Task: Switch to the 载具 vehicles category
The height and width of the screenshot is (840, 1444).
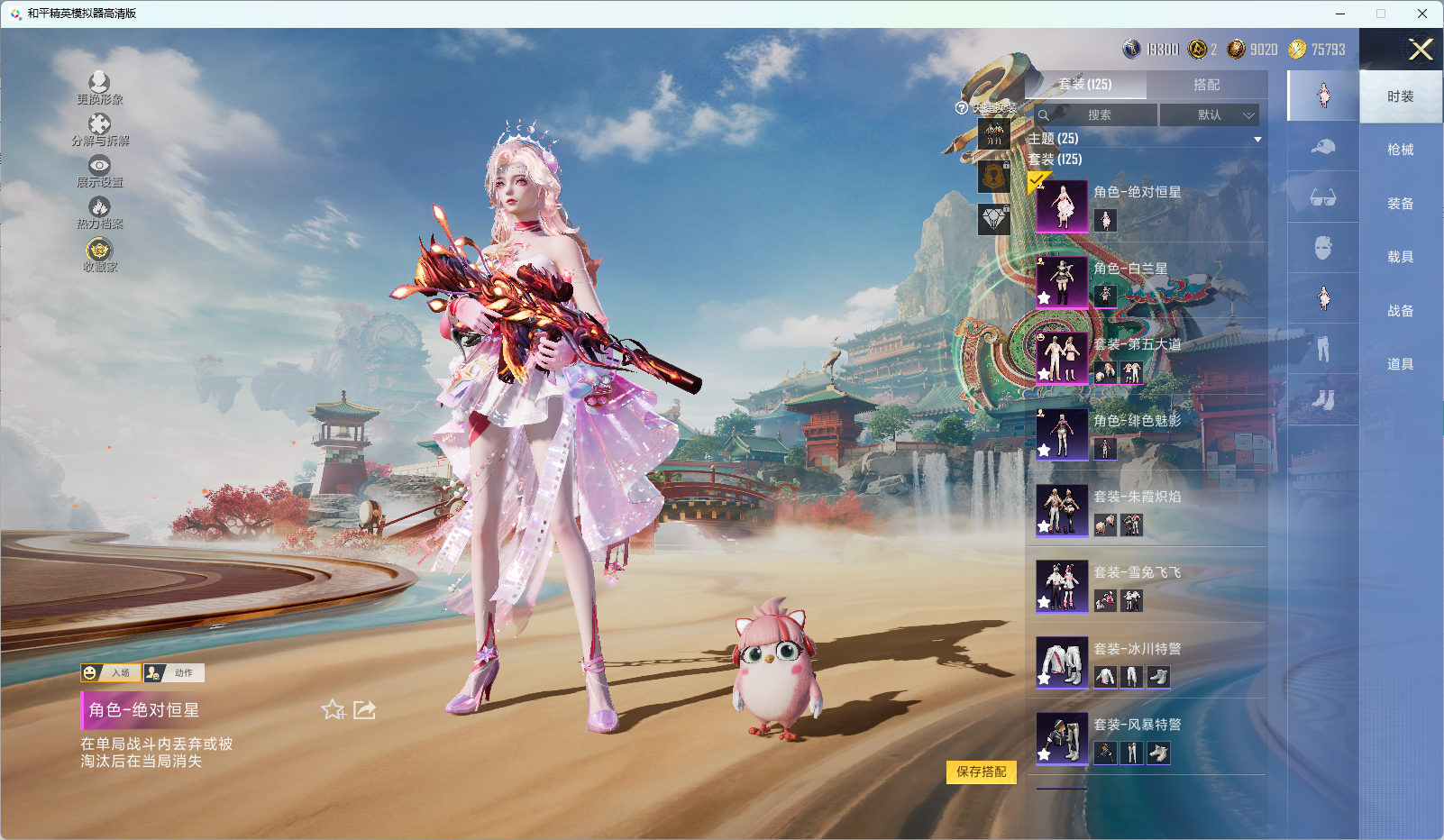Action: [1400, 257]
